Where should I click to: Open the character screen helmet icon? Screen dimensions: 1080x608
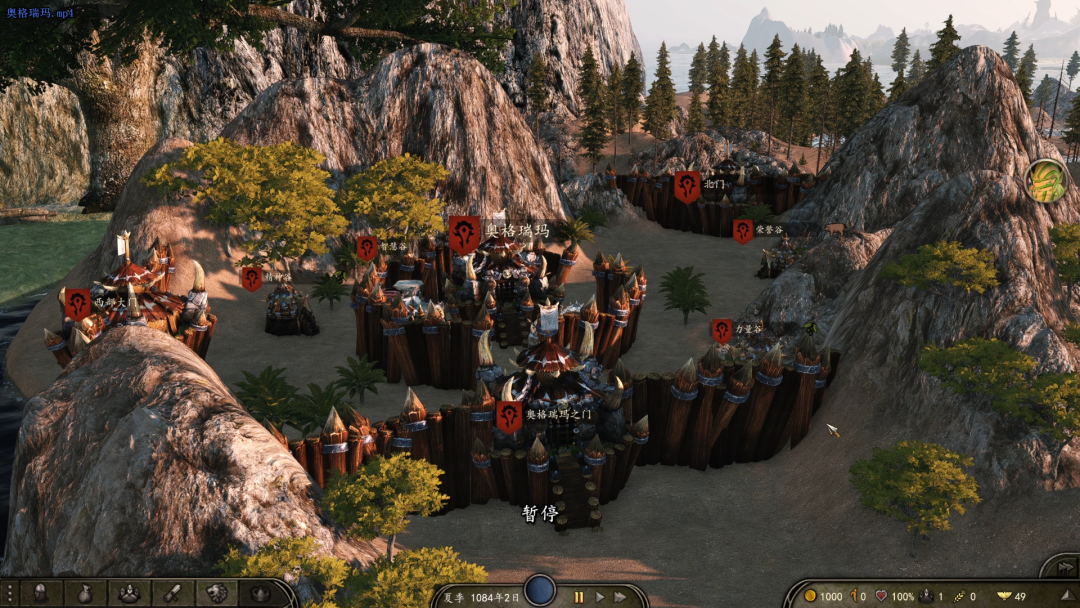point(41,593)
